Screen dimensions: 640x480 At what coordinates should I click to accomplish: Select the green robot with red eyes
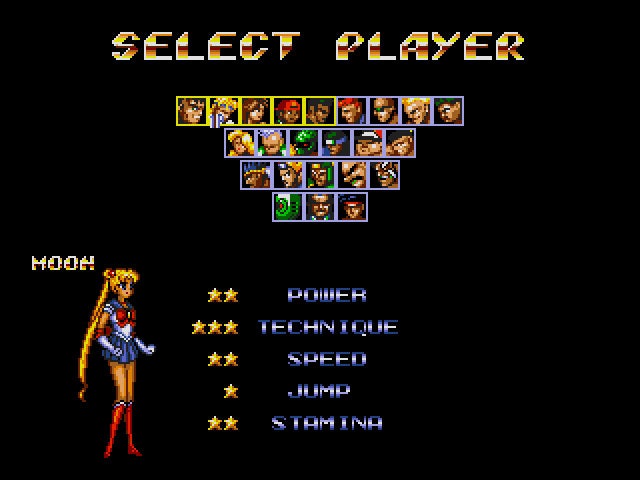303,142
